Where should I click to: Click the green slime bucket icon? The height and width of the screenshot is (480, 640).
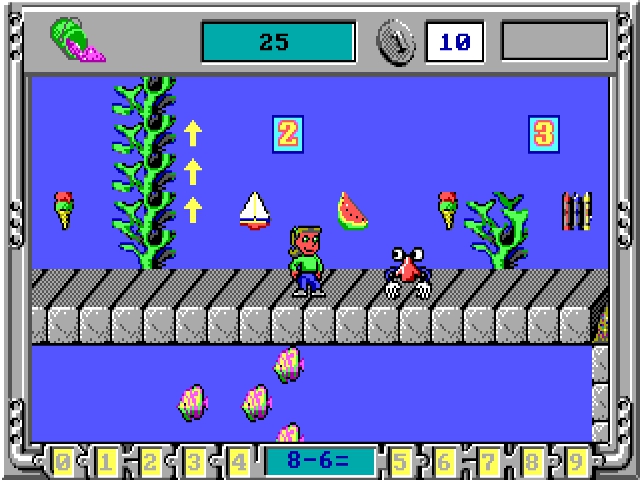tap(74, 42)
